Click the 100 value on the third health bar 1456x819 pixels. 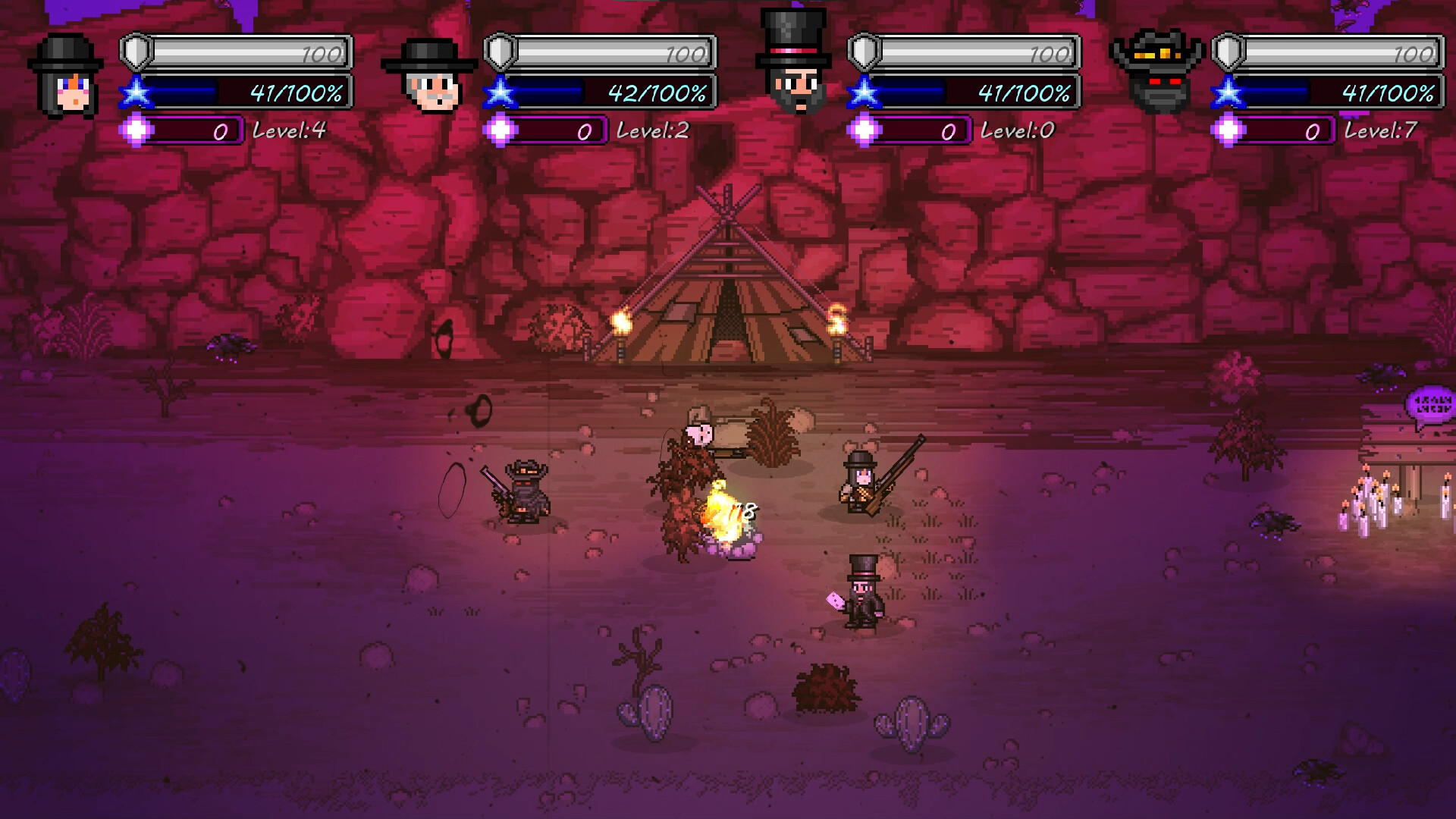pos(1050,53)
